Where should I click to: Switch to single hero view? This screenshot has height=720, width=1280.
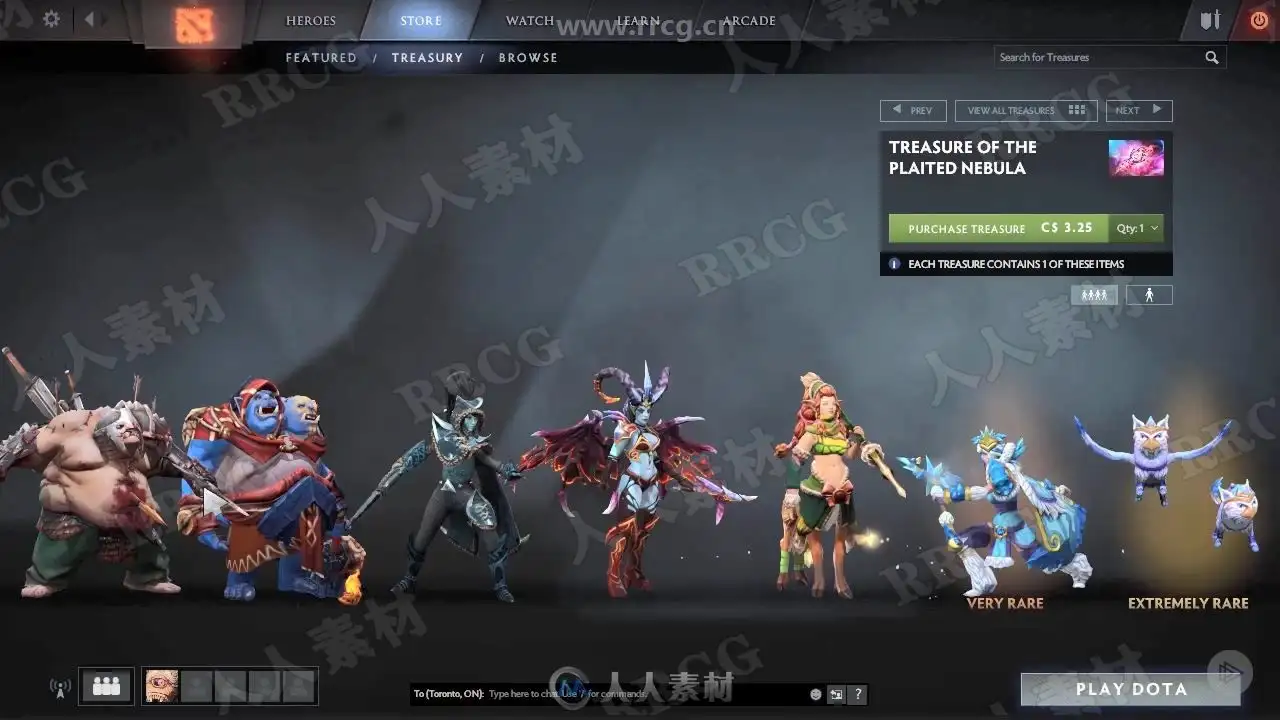(1149, 295)
